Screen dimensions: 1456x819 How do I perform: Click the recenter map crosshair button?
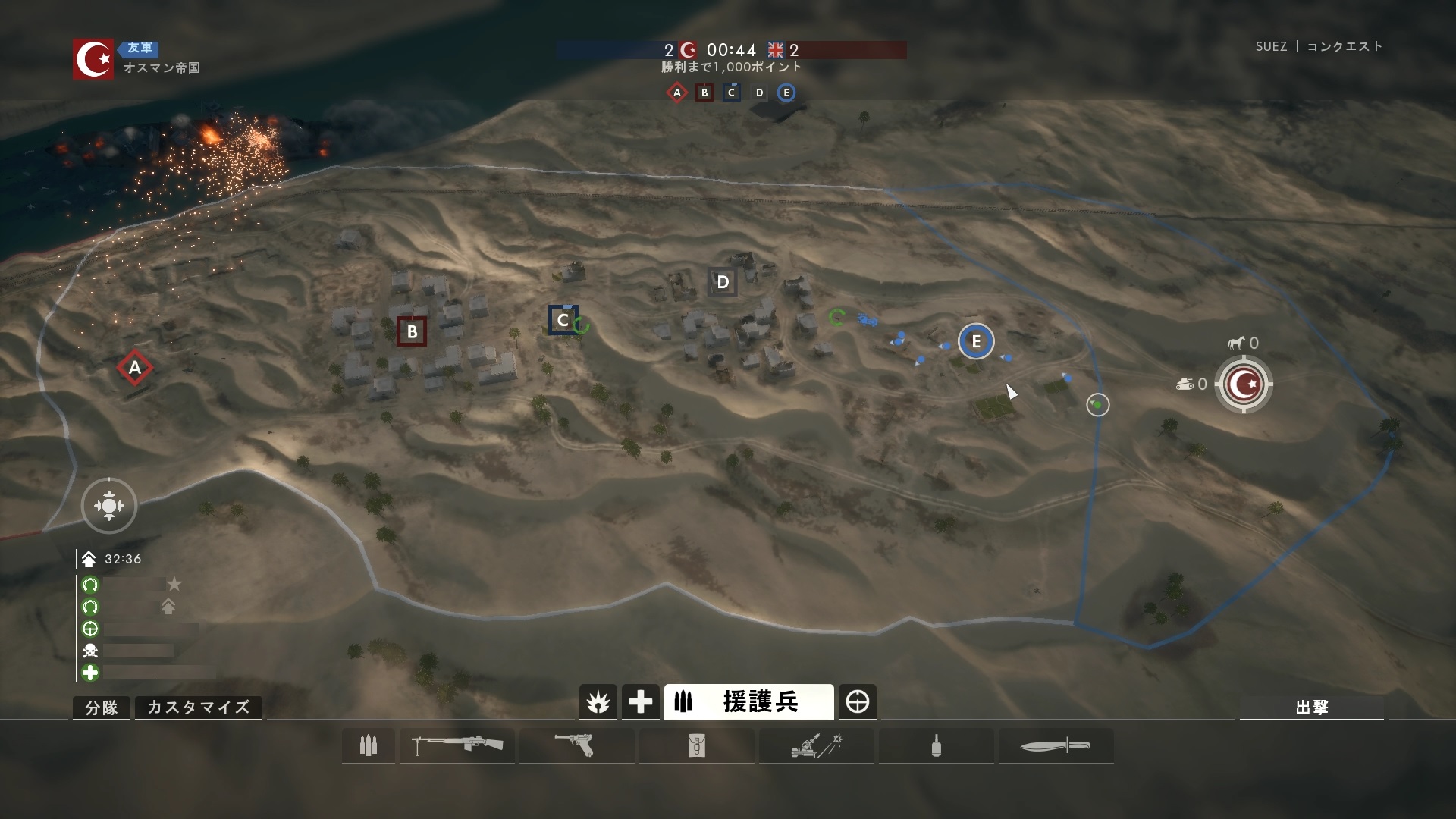click(x=109, y=506)
